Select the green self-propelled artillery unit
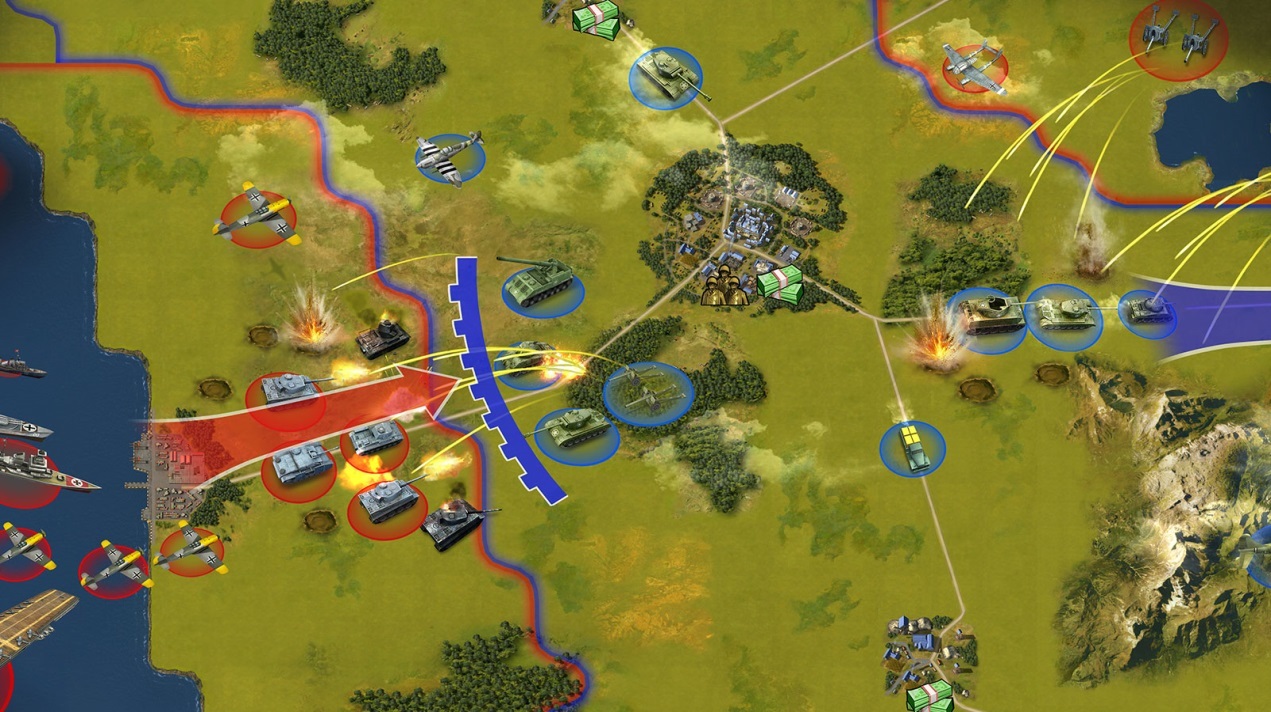This screenshot has height=712, width=1271. [x=538, y=283]
